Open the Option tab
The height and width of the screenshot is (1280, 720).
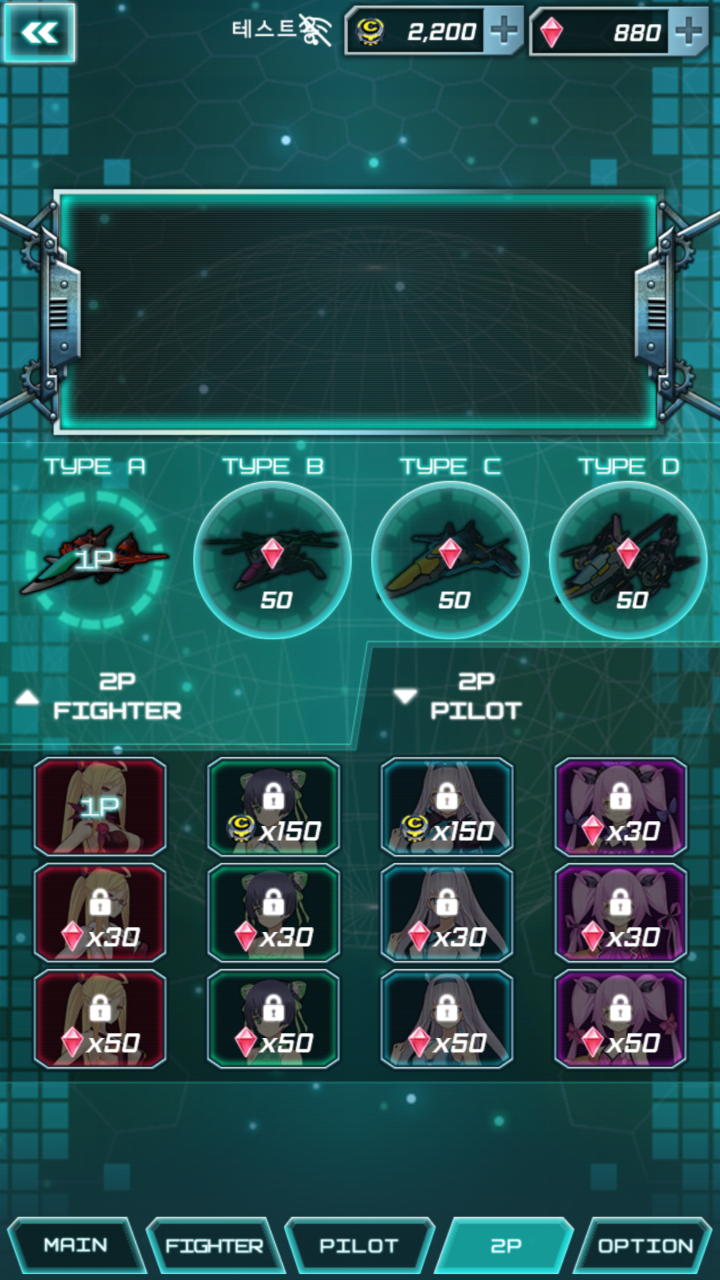click(646, 1246)
